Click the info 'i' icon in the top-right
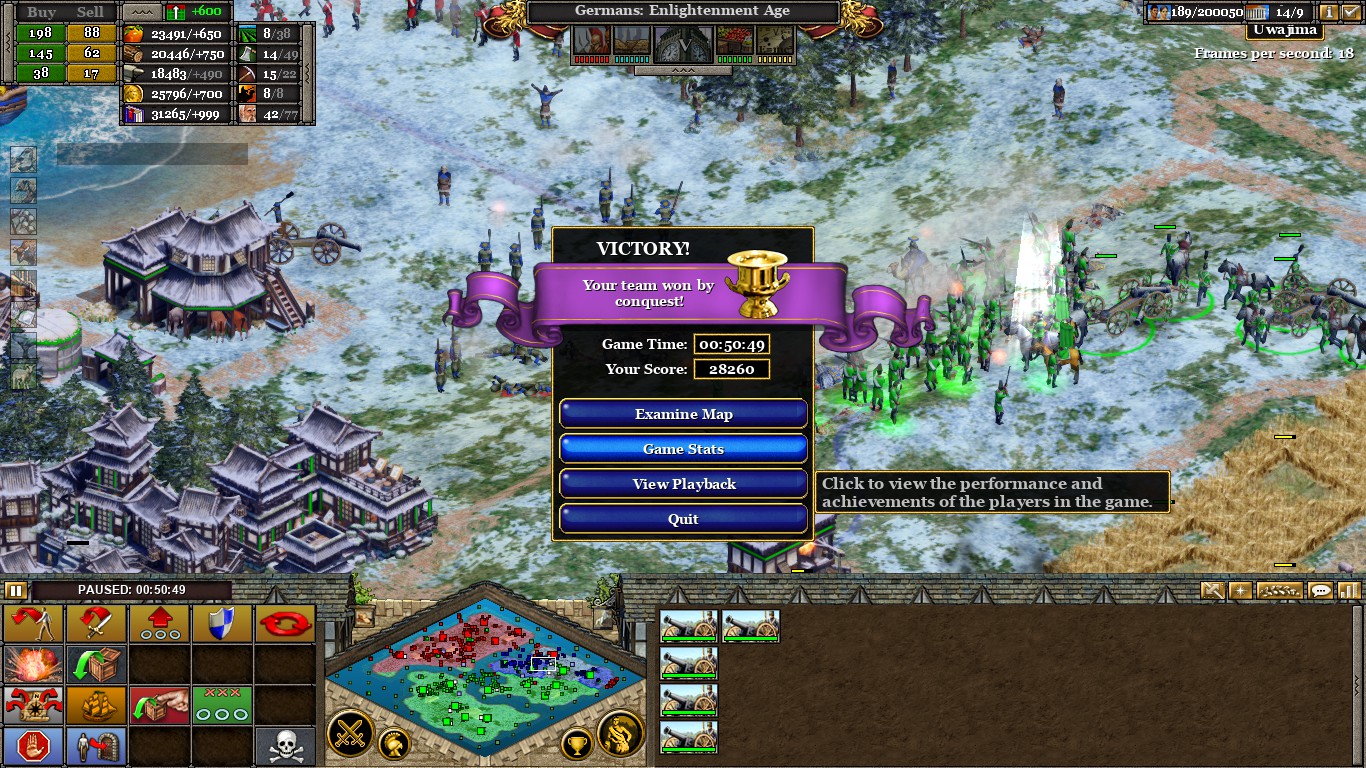1366x768 pixels. pyautogui.click(x=1330, y=13)
